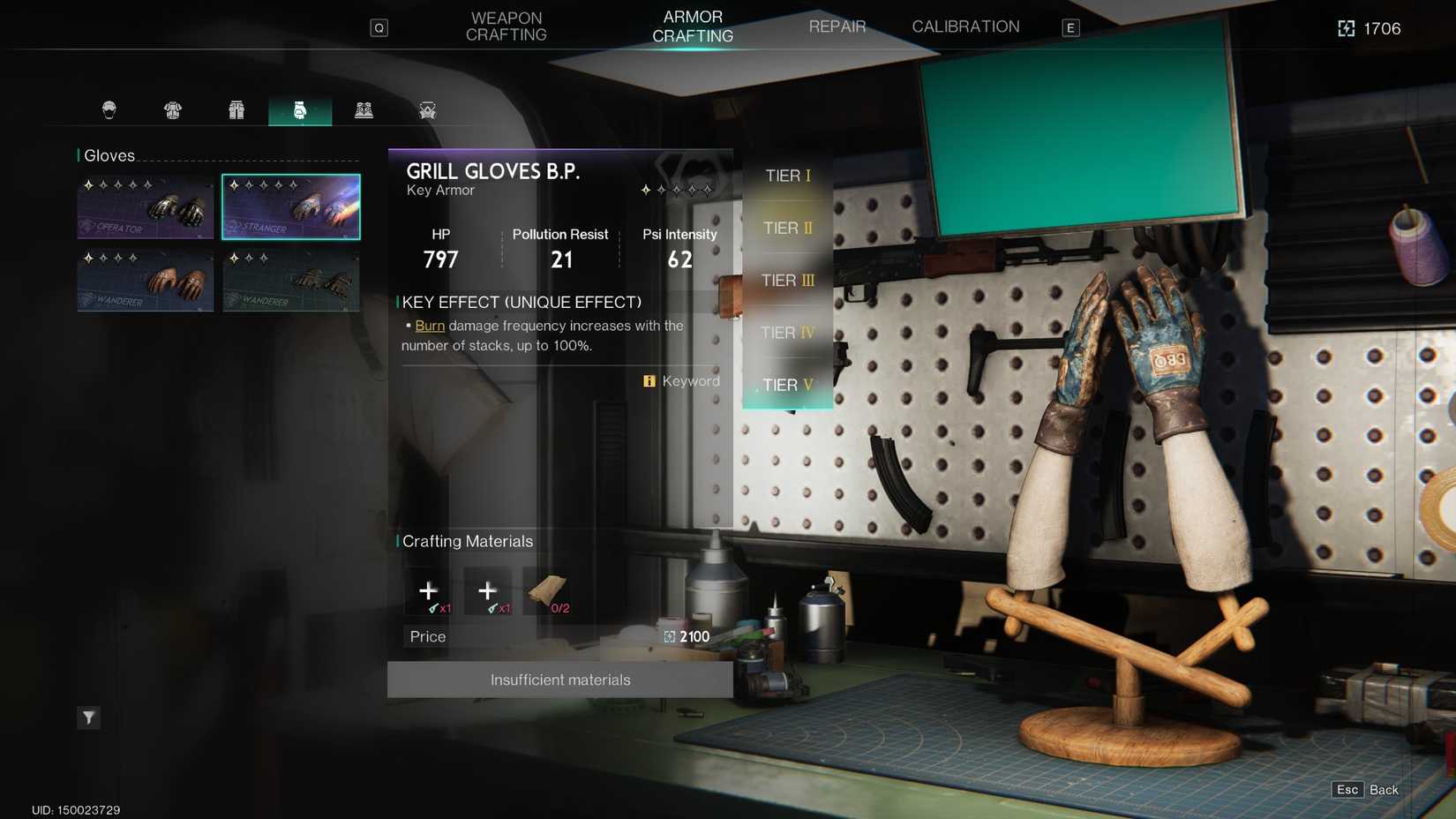Open the mask armor category icon
This screenshot has width=1456, height=819.
pyautogui.click(x=427, y=109)
